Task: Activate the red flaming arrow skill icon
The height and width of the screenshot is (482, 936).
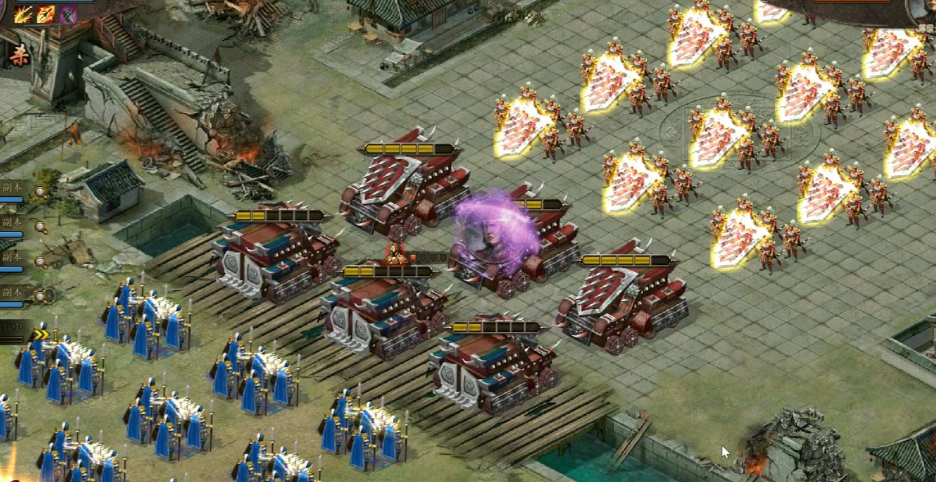Action: 46,14
